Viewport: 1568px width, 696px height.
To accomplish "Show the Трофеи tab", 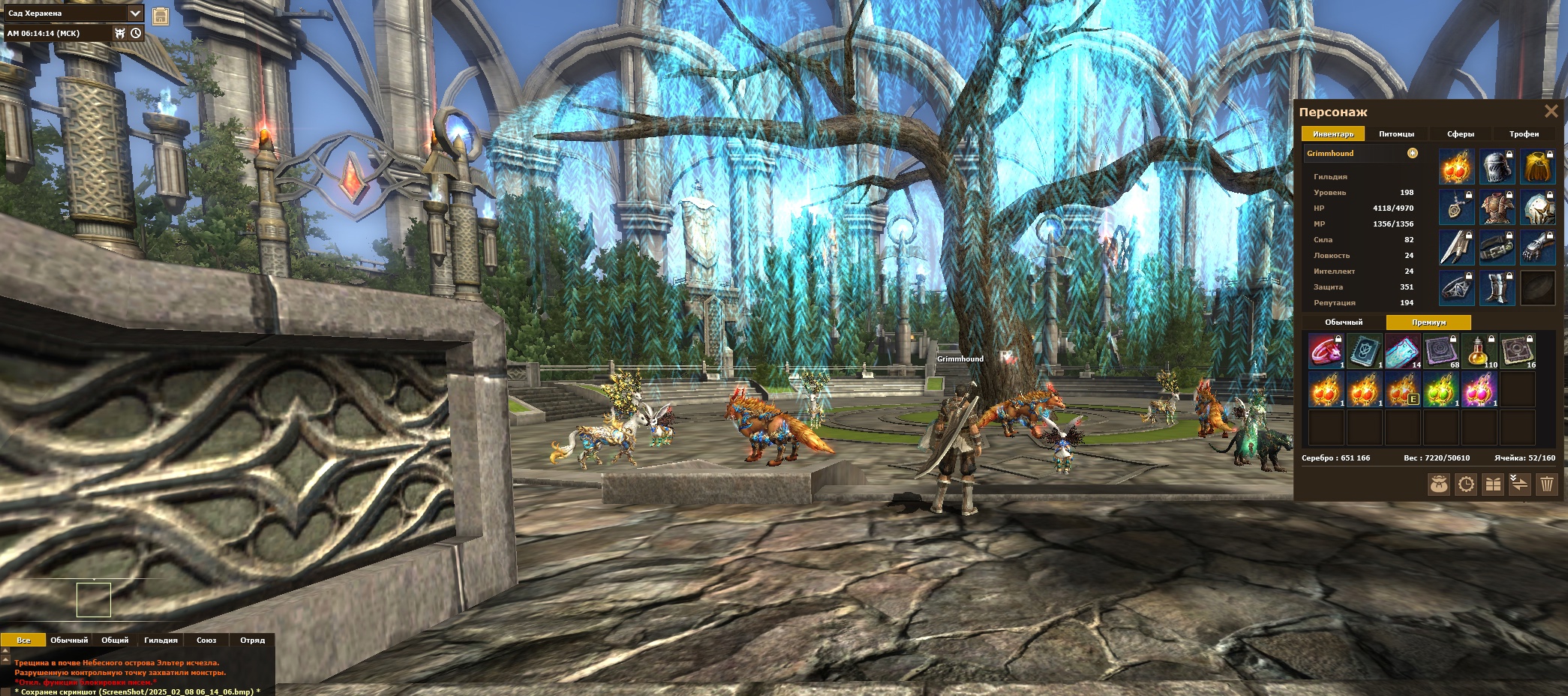I will pyautogui.click(x=1524, y=134).
